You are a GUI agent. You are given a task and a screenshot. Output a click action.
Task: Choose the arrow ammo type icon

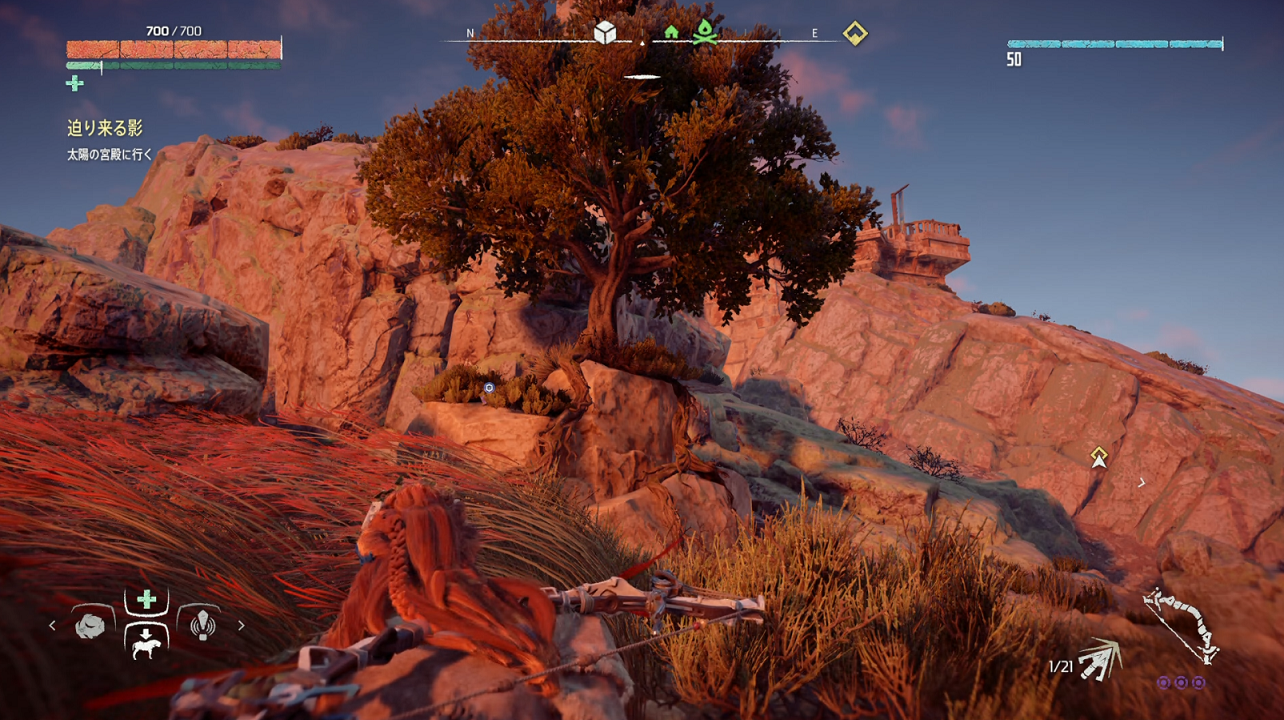1100,658
